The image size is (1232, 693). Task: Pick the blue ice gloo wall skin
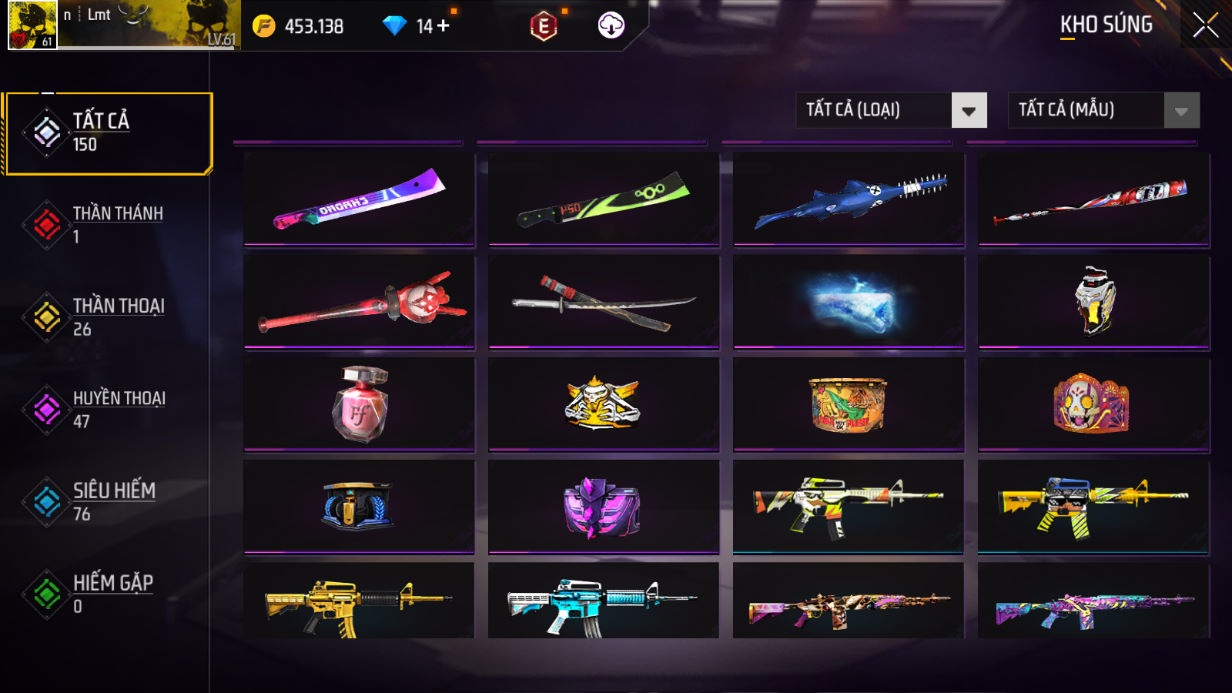coord(848,302)
